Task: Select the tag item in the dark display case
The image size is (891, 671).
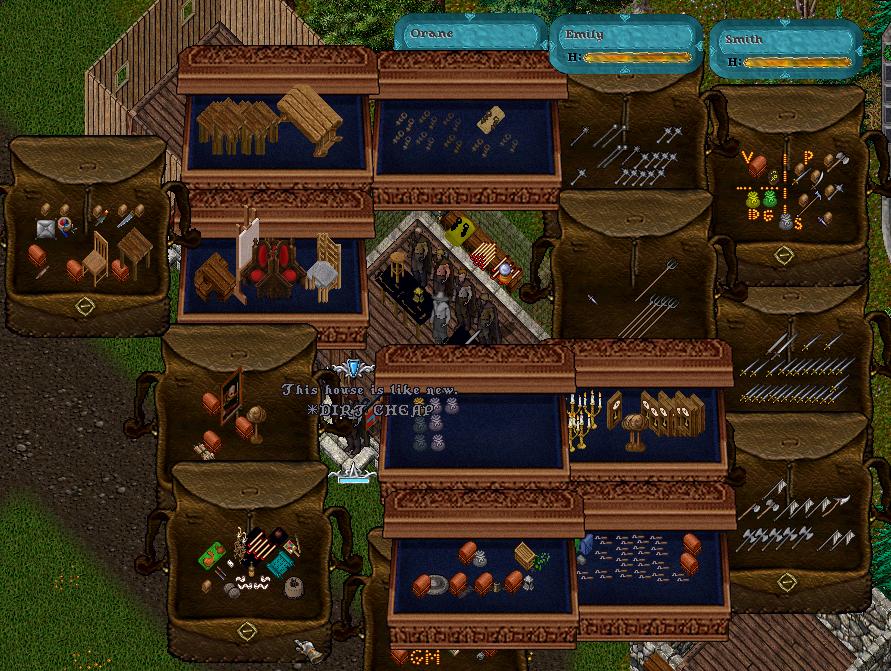Action: point(490,119)
